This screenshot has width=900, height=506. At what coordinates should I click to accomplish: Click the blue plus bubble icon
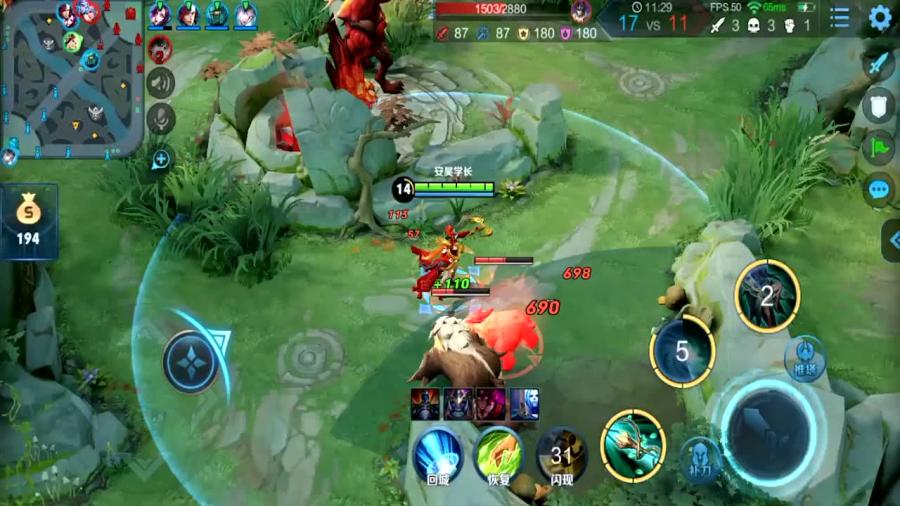coord(160,157)
